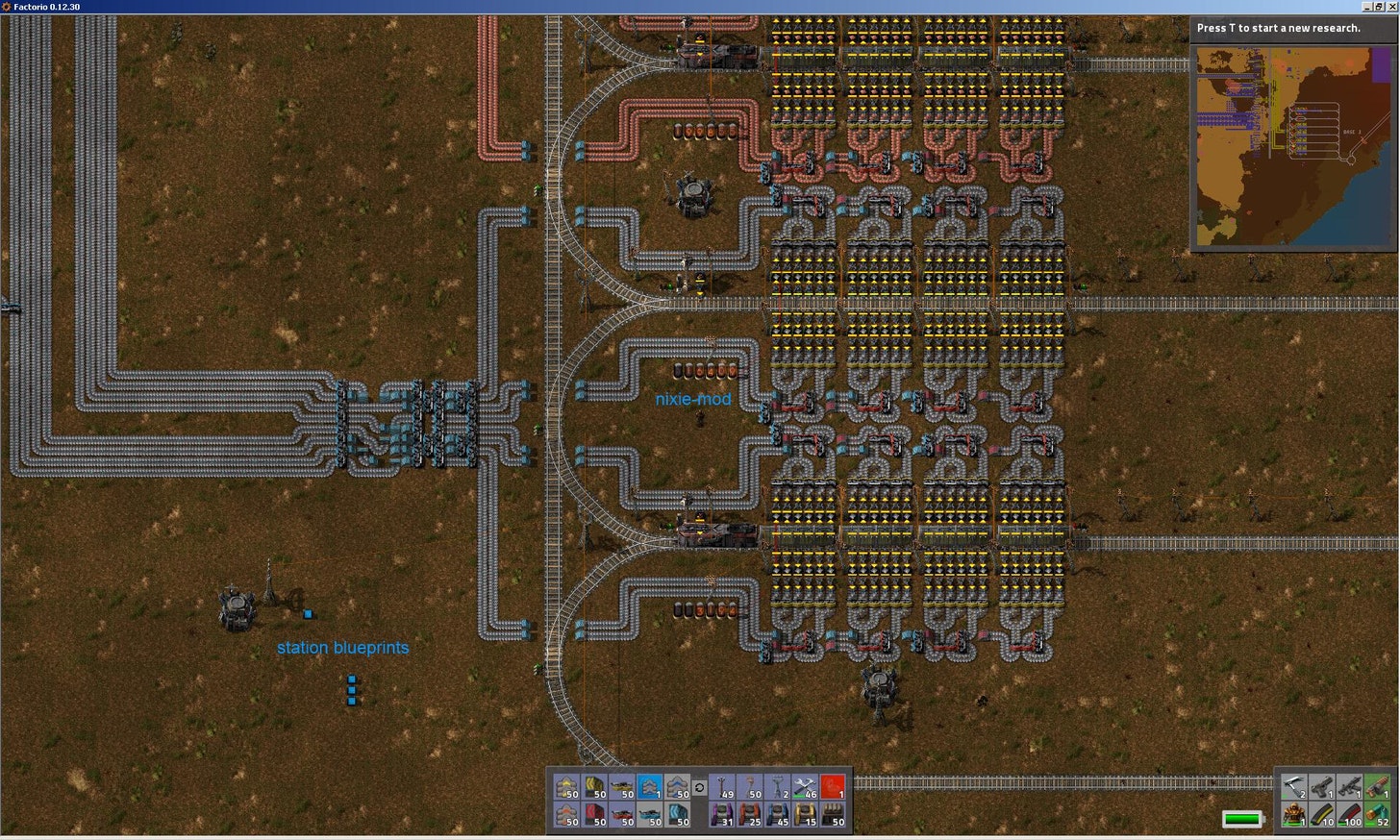Select the requester chest in the quickbar

[x=779, y=814]
